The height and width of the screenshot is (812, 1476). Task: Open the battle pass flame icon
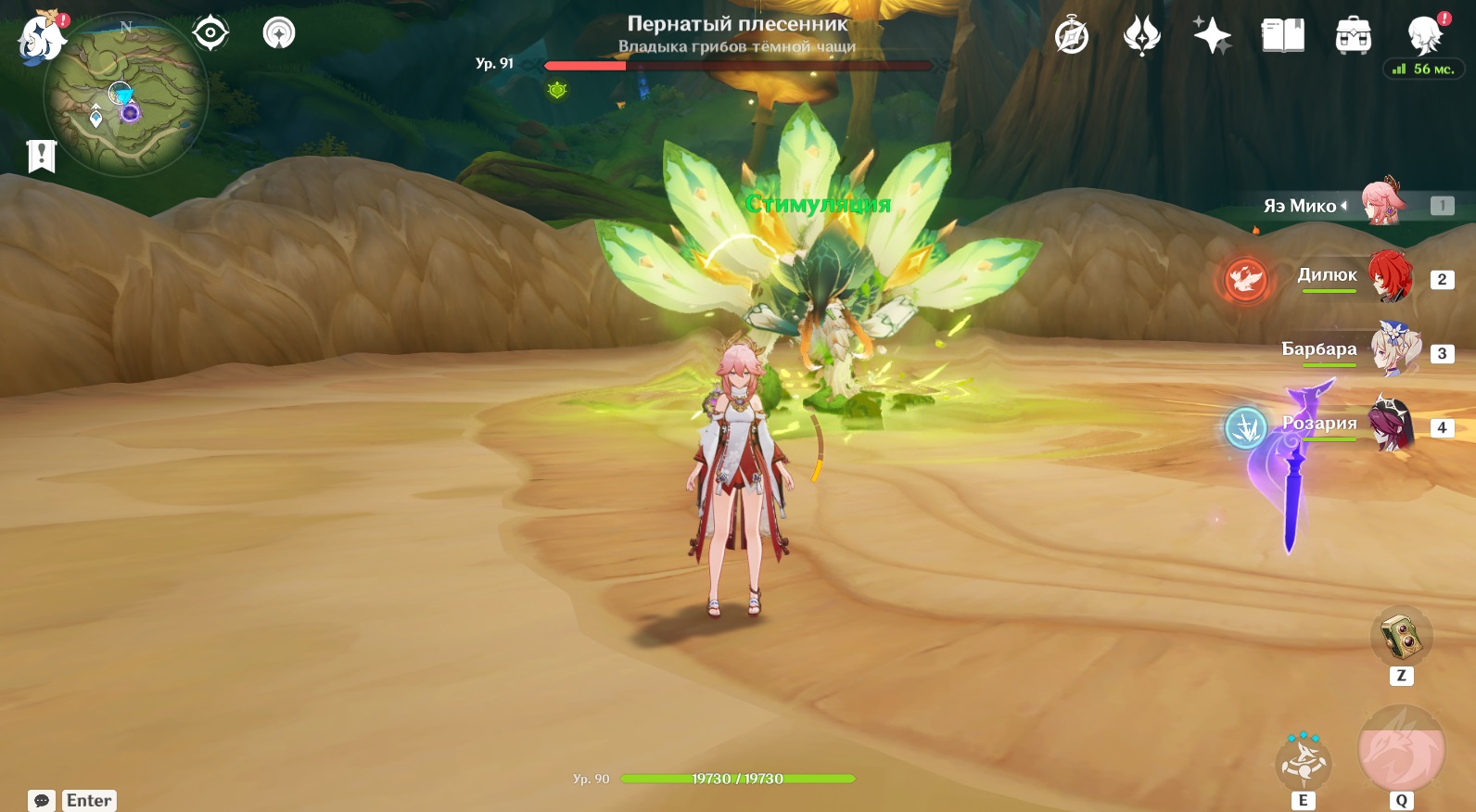pyautogui.click(x=1141, y=37)
